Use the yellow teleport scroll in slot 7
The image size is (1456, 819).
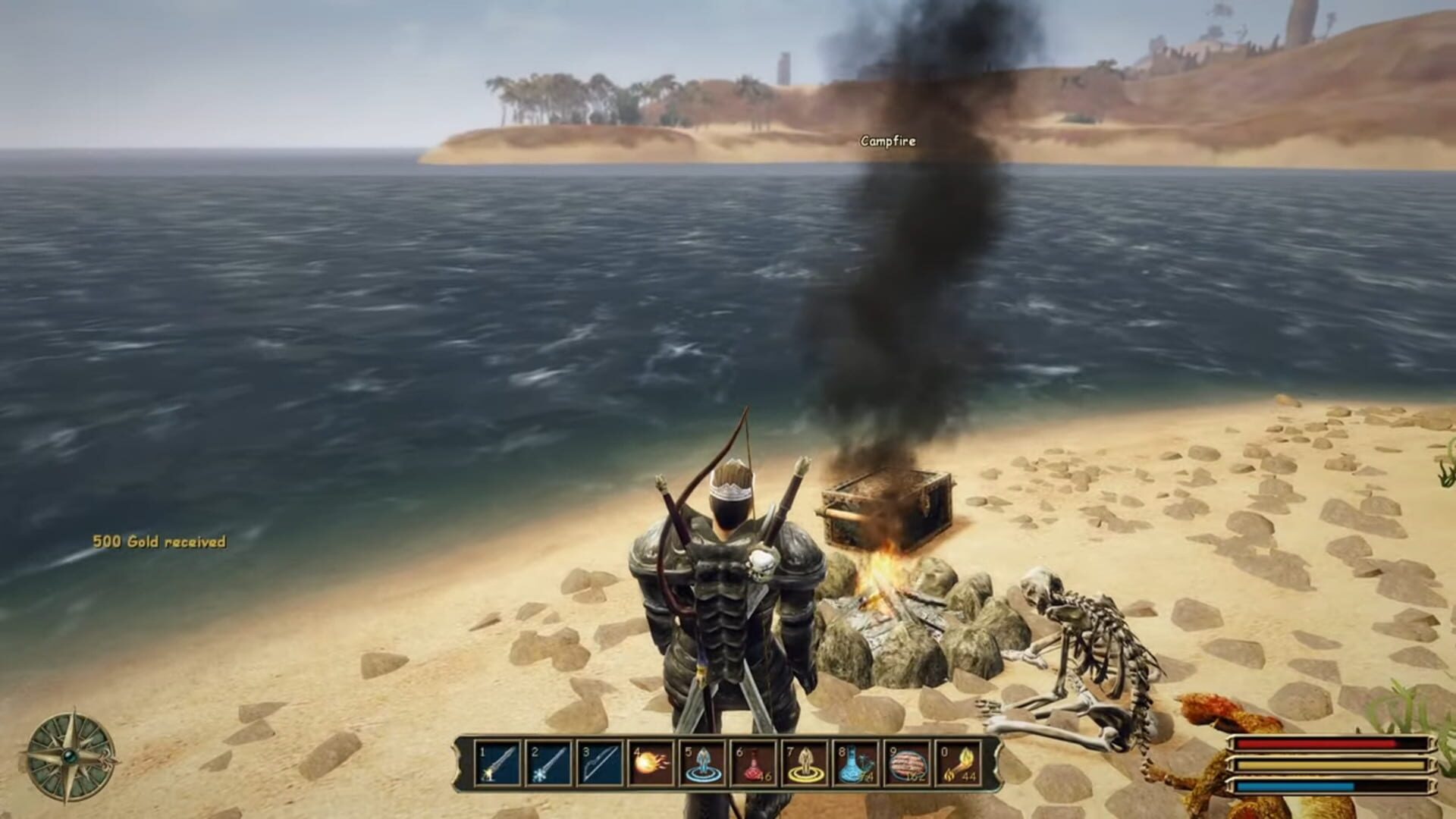point(802,762)
